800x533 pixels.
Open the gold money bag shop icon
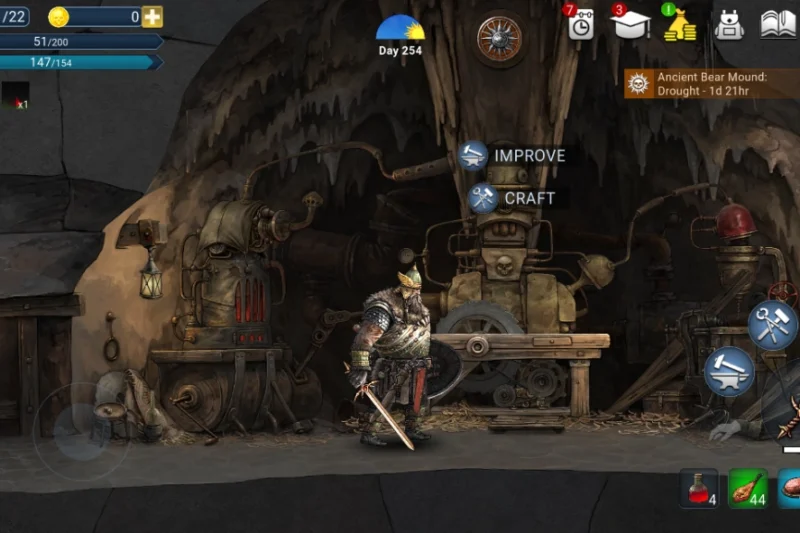point(680,24)
